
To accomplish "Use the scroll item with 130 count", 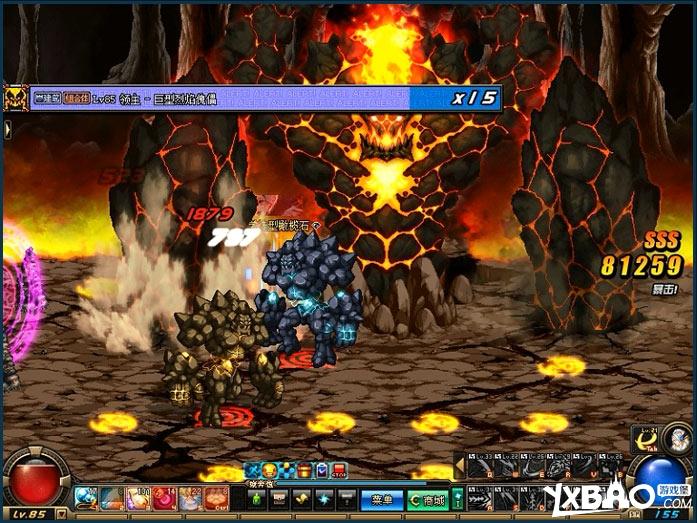I will click(137, 497).
